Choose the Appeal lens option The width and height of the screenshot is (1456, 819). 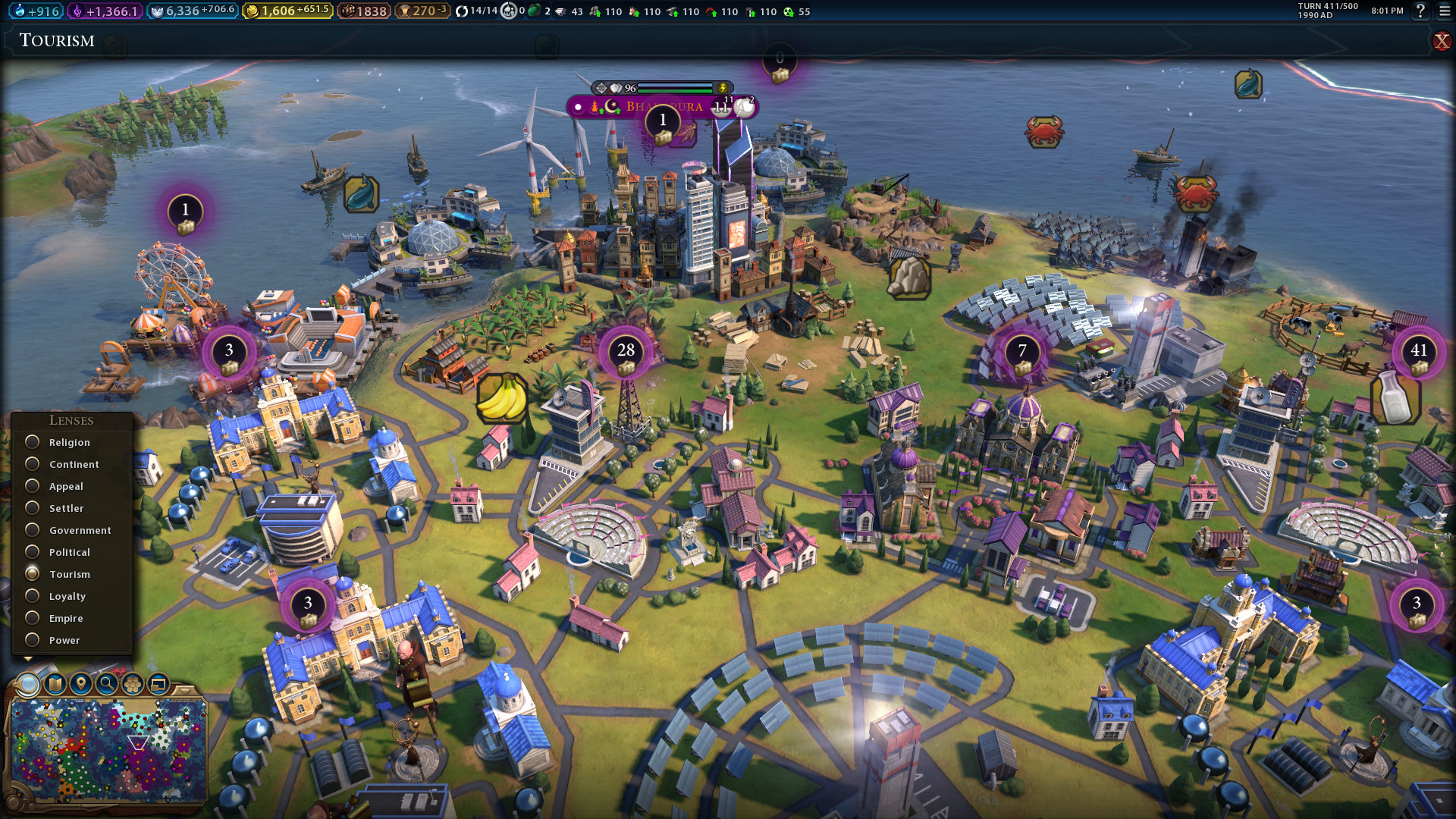coord(33,486)
